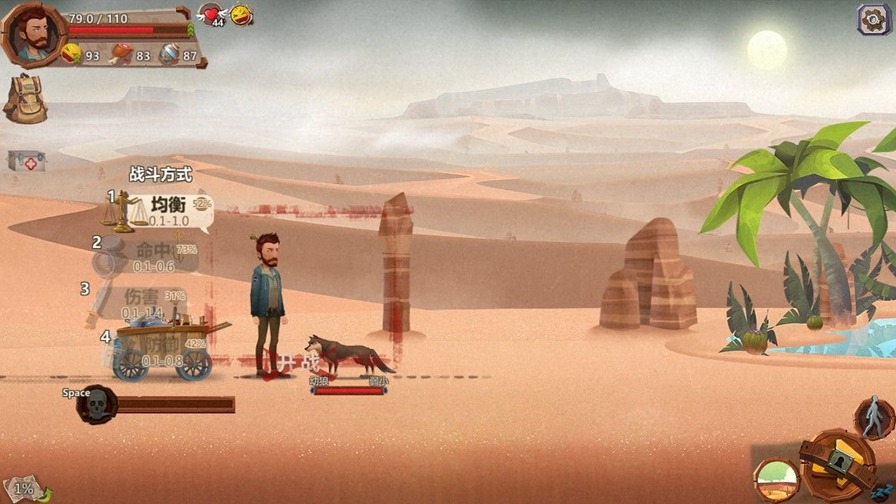Open the 1% map scrap icon
This screenshot has width=896, height=504.
click(x=25, y=489)
